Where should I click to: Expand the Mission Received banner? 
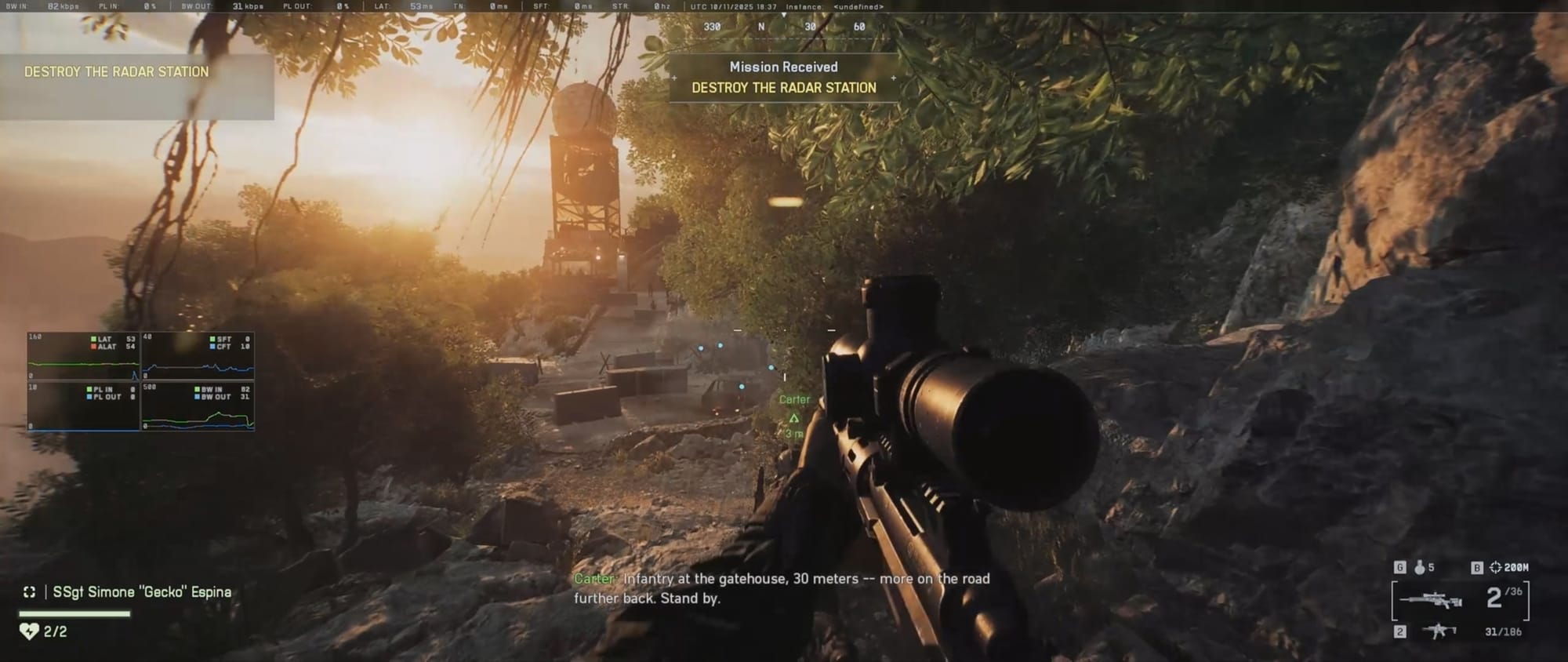(x=782, y=67)
